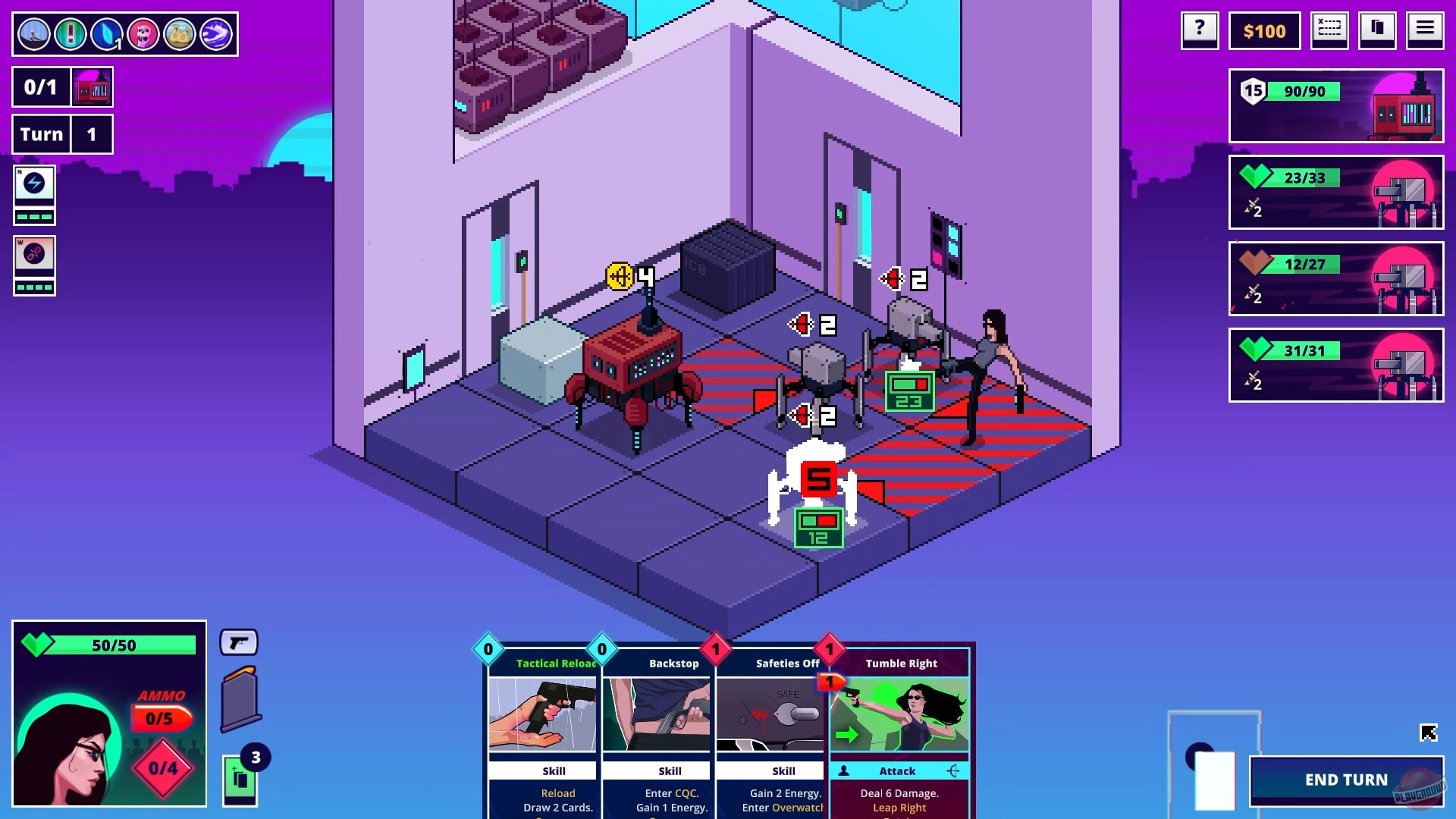Click the pistol icon near the character portrait
1456x819 pixels.
pos(240,642)
